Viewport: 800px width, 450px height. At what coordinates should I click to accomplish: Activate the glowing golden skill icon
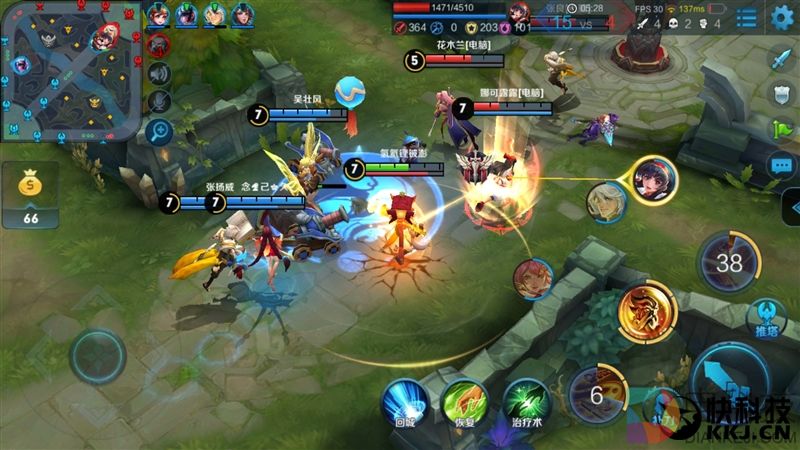(642, 310)
